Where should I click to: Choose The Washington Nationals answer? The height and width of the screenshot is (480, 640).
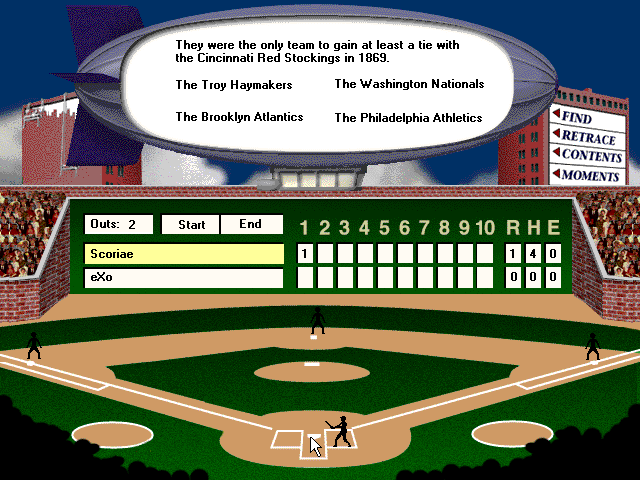409,84
